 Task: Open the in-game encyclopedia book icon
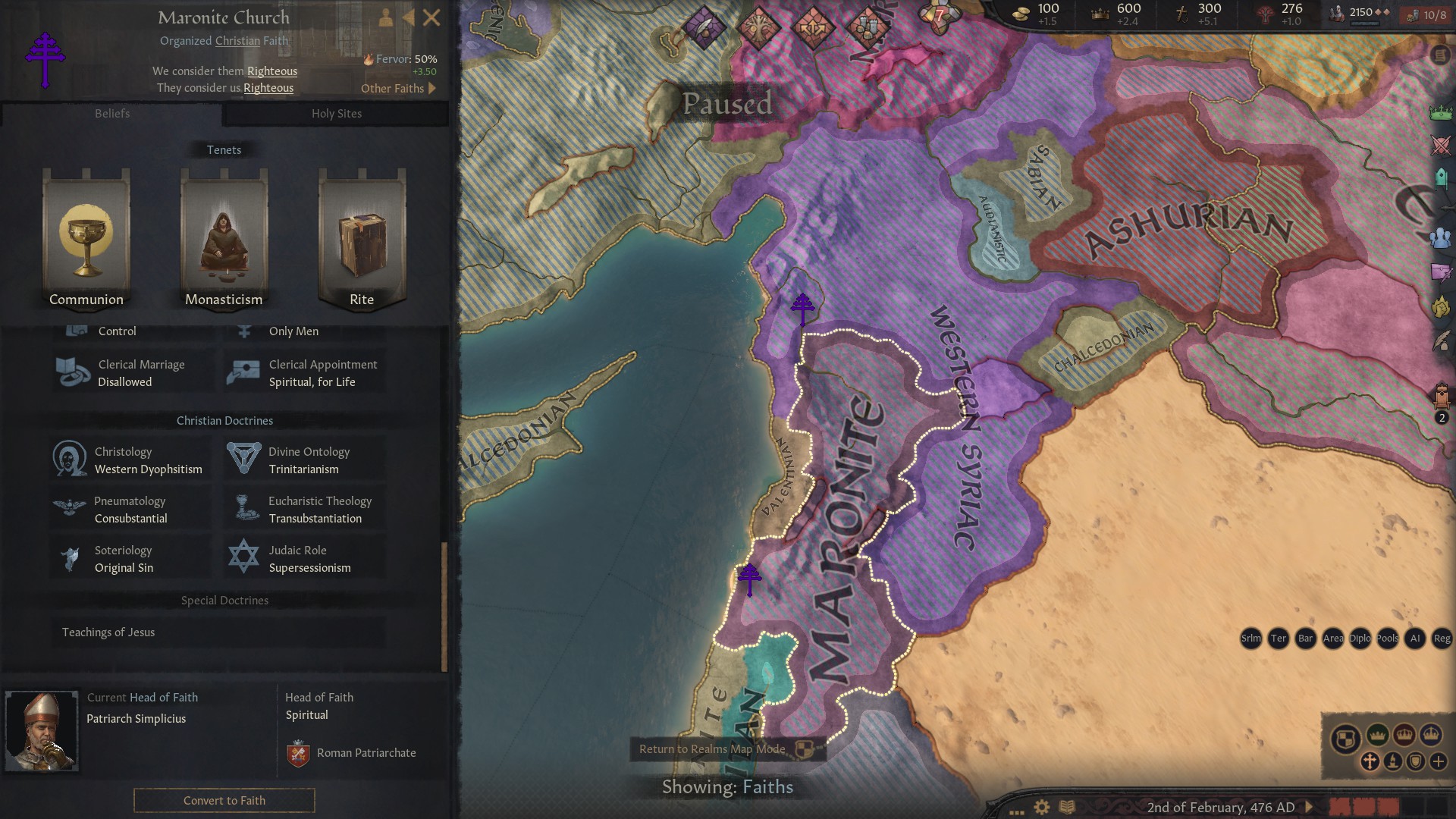pos(1067,808)
